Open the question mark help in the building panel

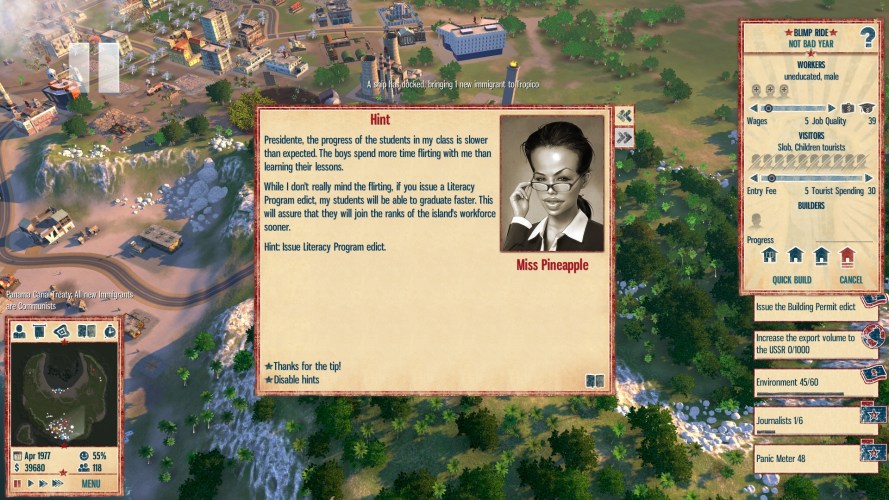coord(865,37)
